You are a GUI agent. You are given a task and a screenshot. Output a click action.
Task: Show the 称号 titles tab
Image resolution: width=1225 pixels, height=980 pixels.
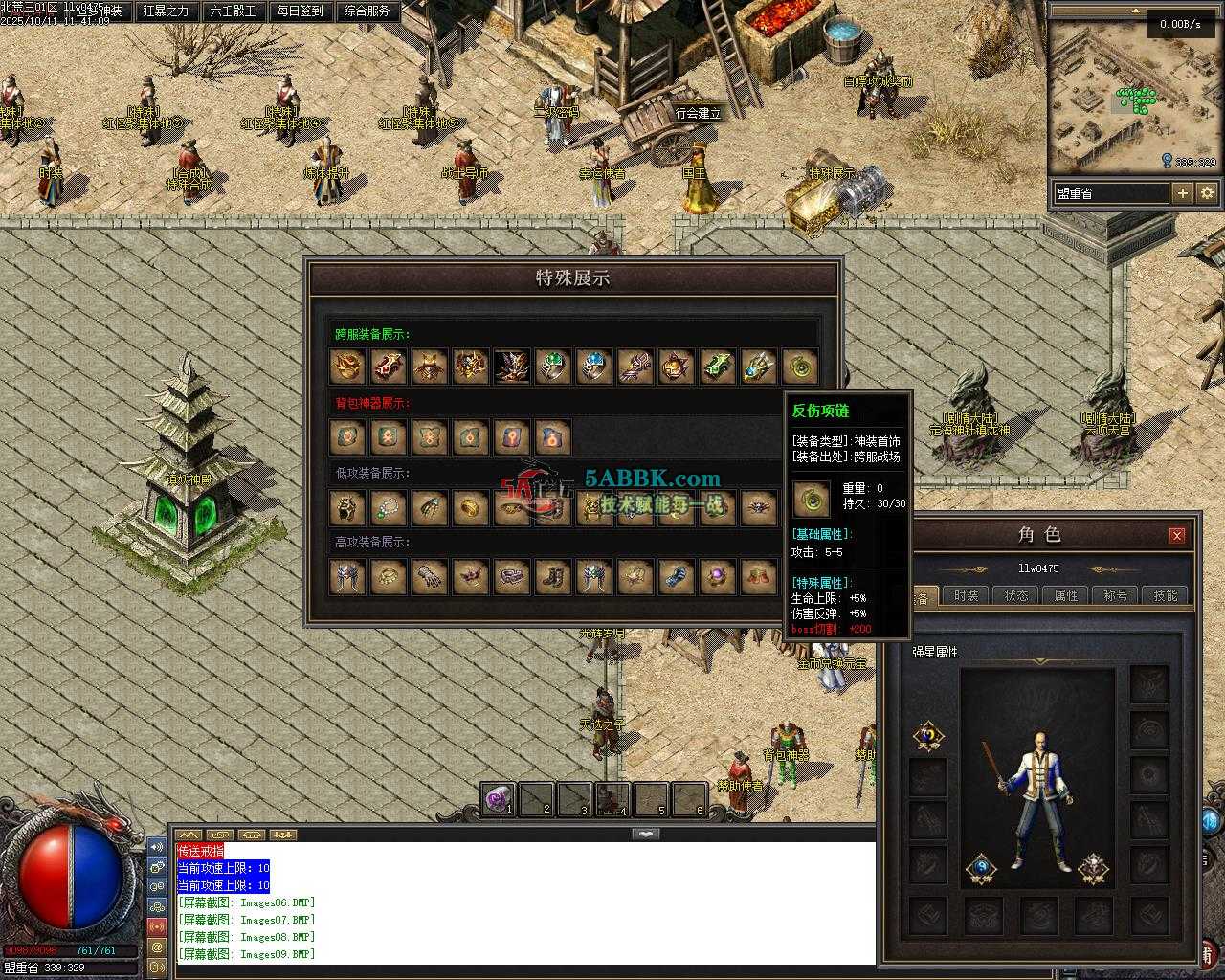tap(1116, 595)
